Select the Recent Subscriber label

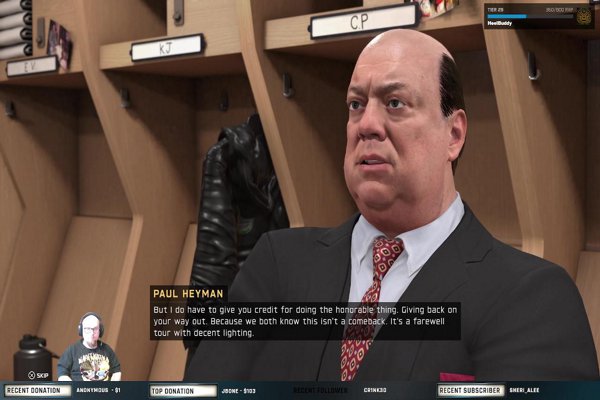pyautogui.click(x=469, y=390)
